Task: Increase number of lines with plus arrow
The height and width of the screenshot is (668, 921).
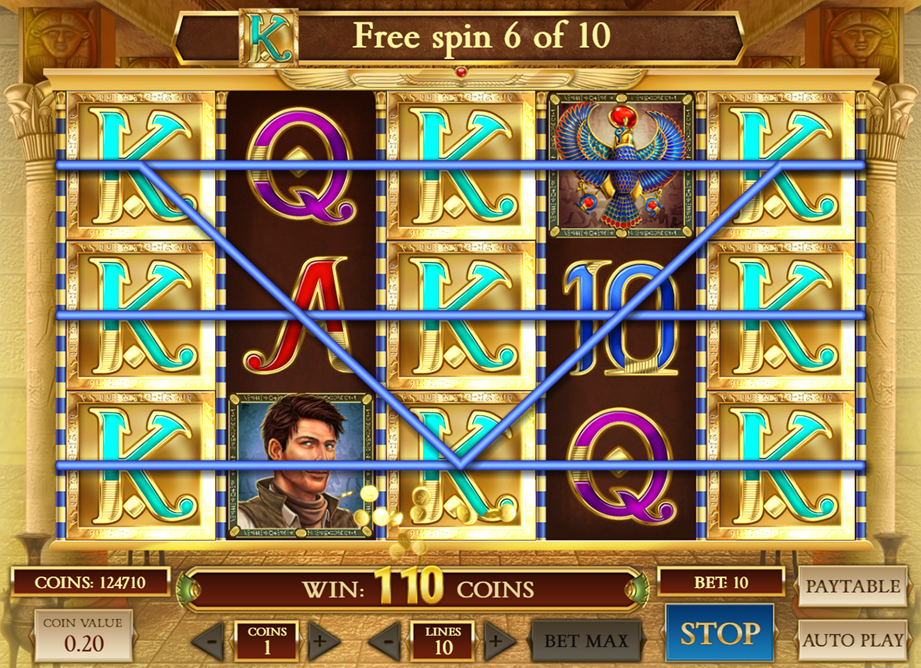Action: tap(494, 639)
